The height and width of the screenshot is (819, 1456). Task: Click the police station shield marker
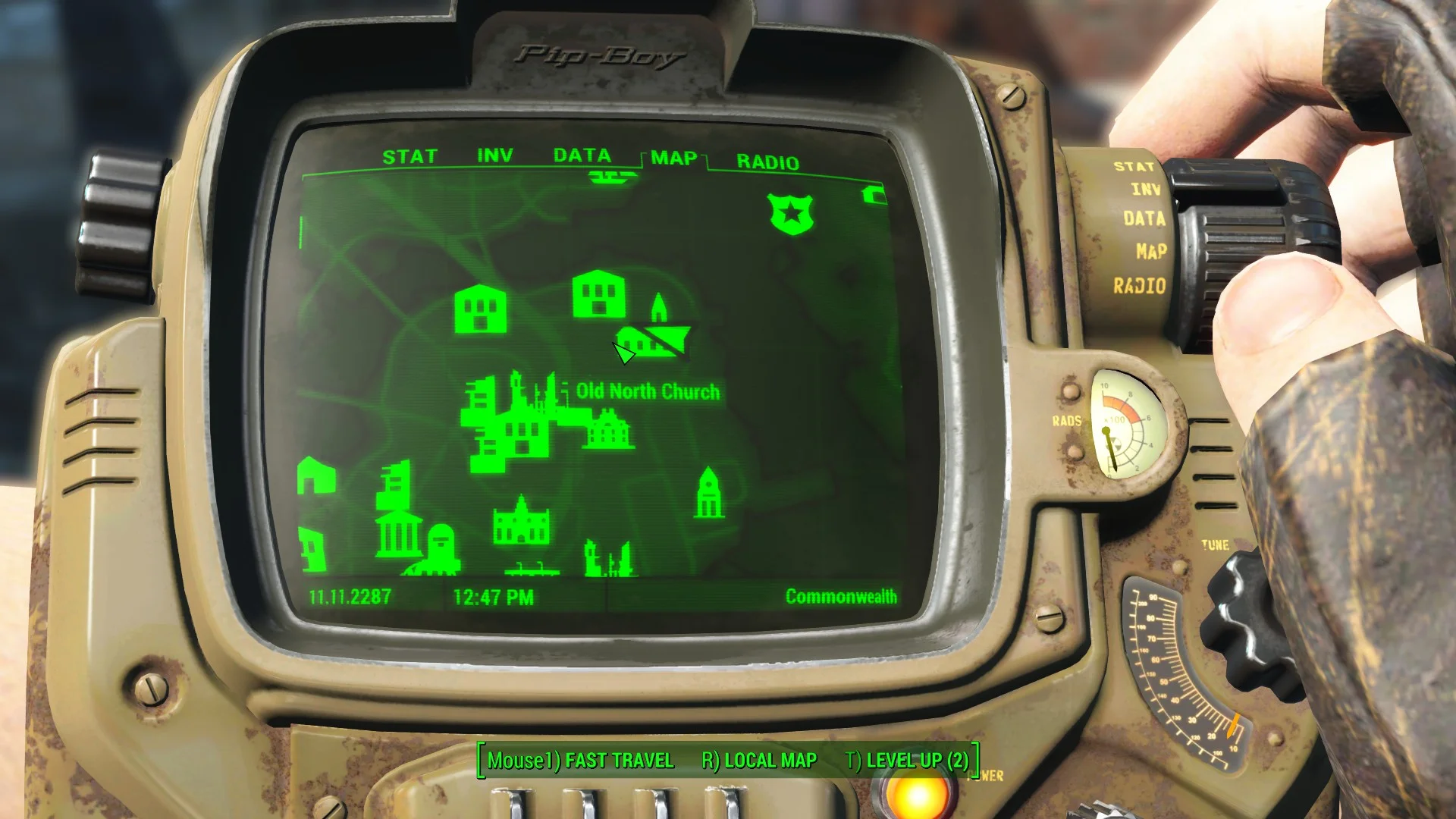click(x=790, y=215)
